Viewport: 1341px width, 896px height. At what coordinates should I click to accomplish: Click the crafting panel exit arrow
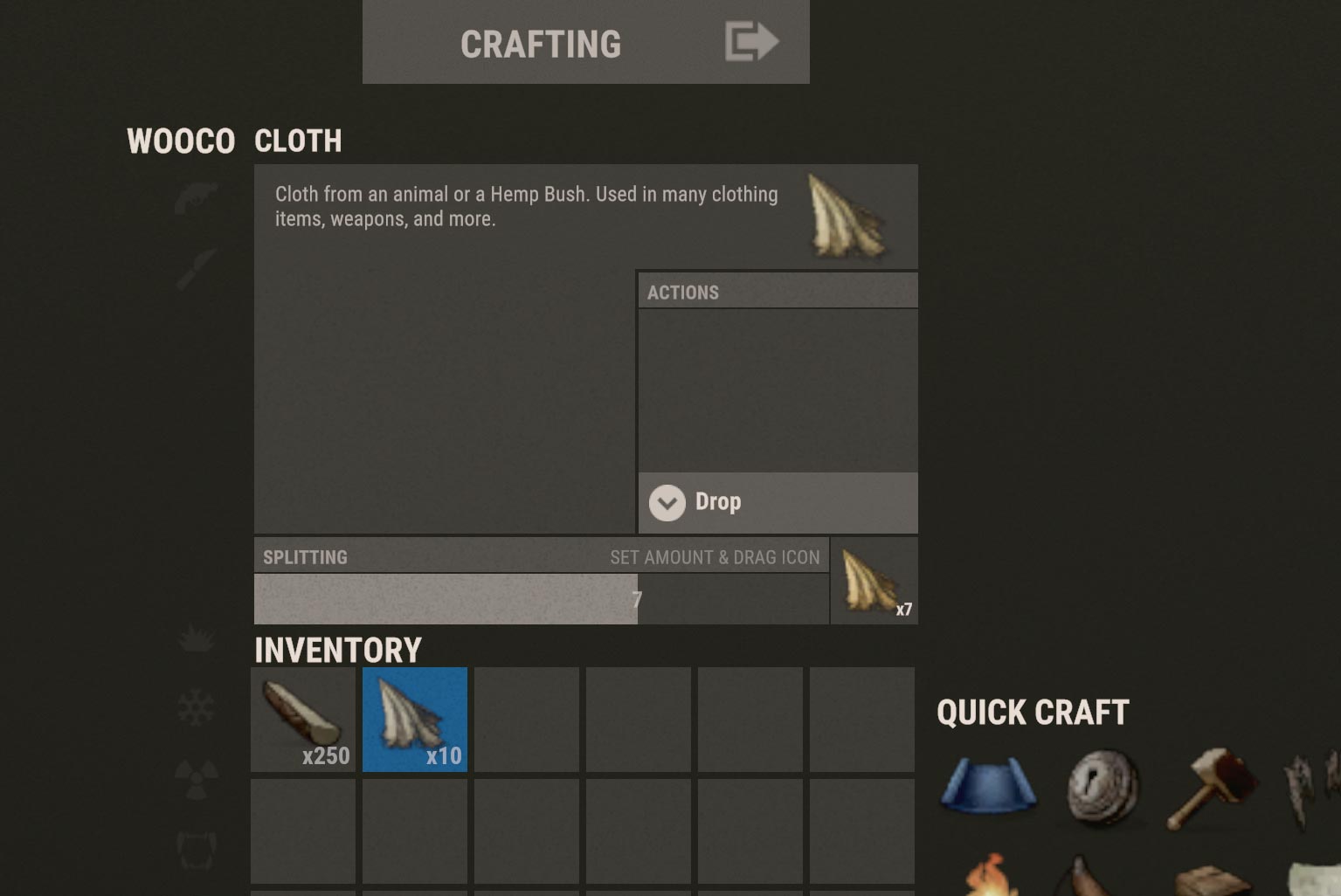pos(750,41)
